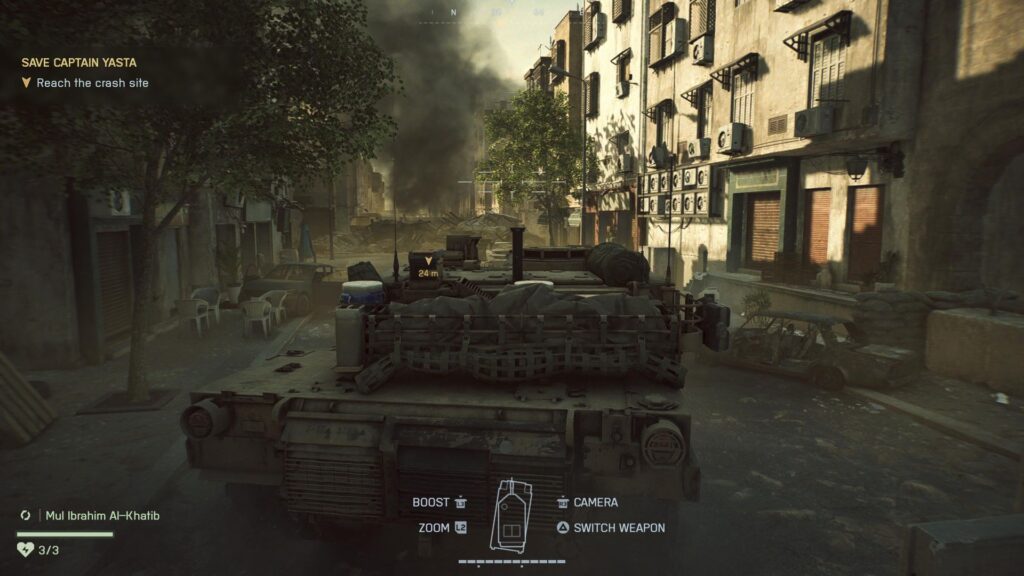Click the Mul Ibrahim Al-Khatib character label
The width and height of the screenshot is (1024, 576).
tap(102, 516)
